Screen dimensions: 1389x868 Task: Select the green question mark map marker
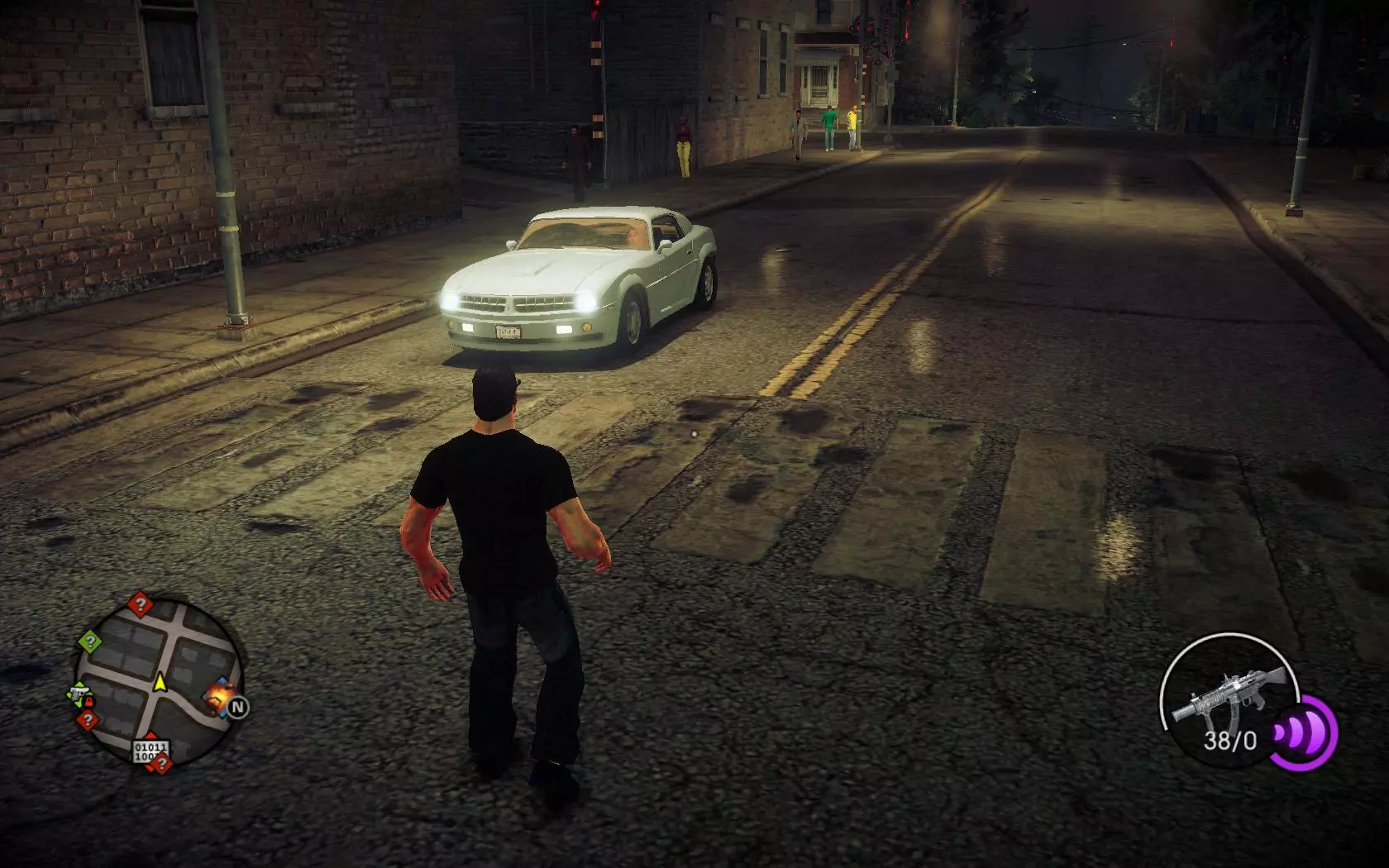tap(90, 641)
